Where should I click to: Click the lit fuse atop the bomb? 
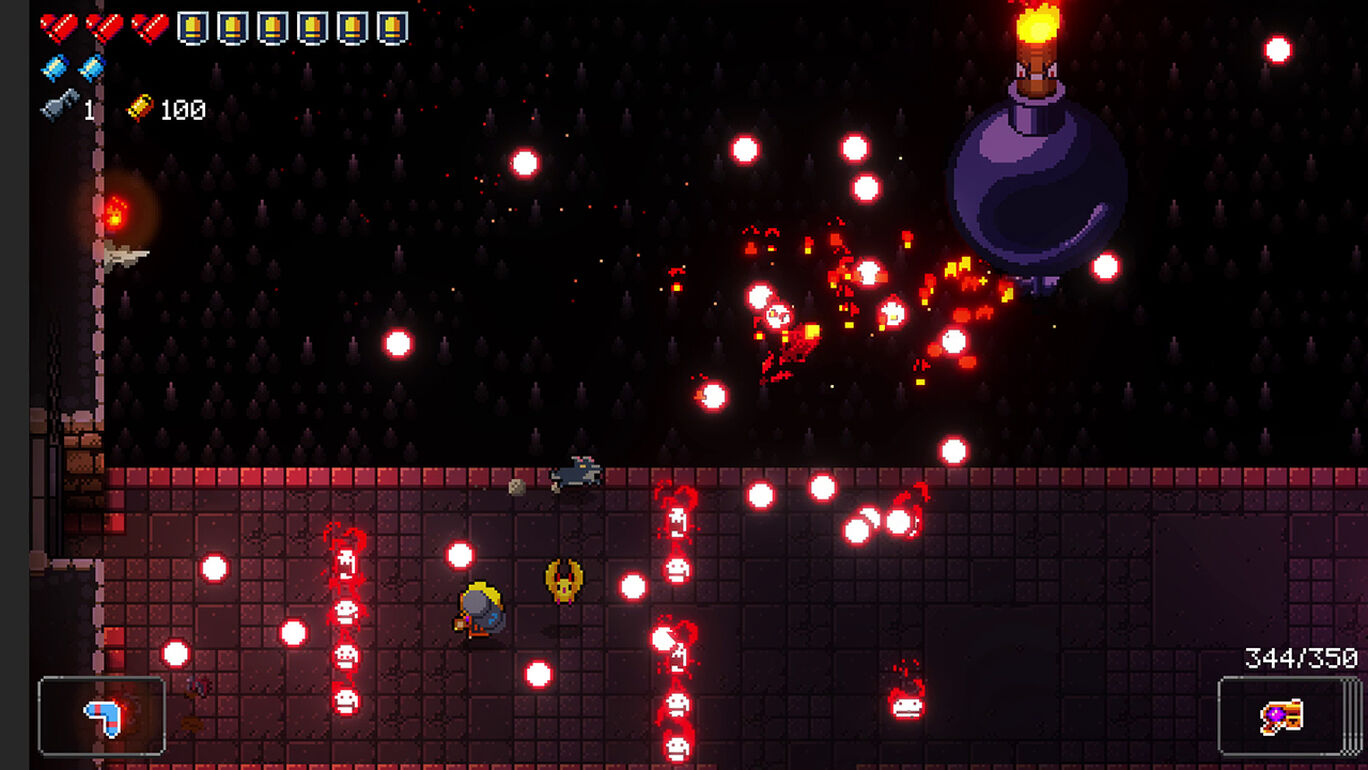(x=1038, y=25)
